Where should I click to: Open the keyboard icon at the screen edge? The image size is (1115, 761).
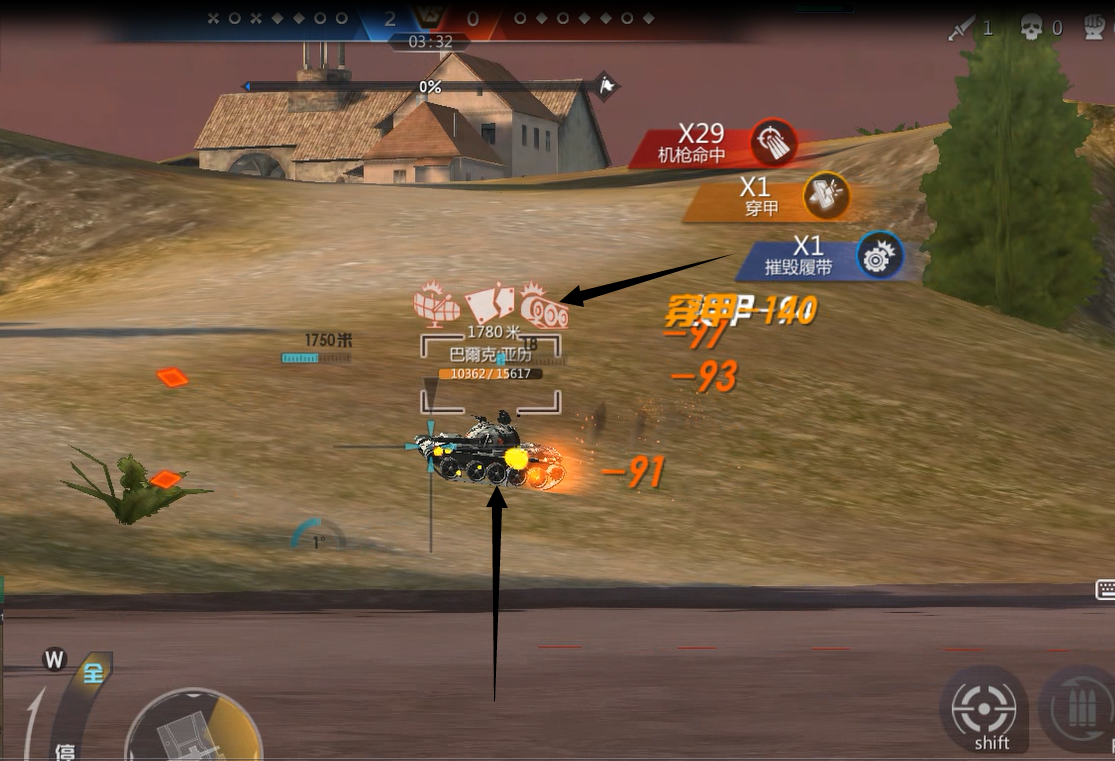1105,590
